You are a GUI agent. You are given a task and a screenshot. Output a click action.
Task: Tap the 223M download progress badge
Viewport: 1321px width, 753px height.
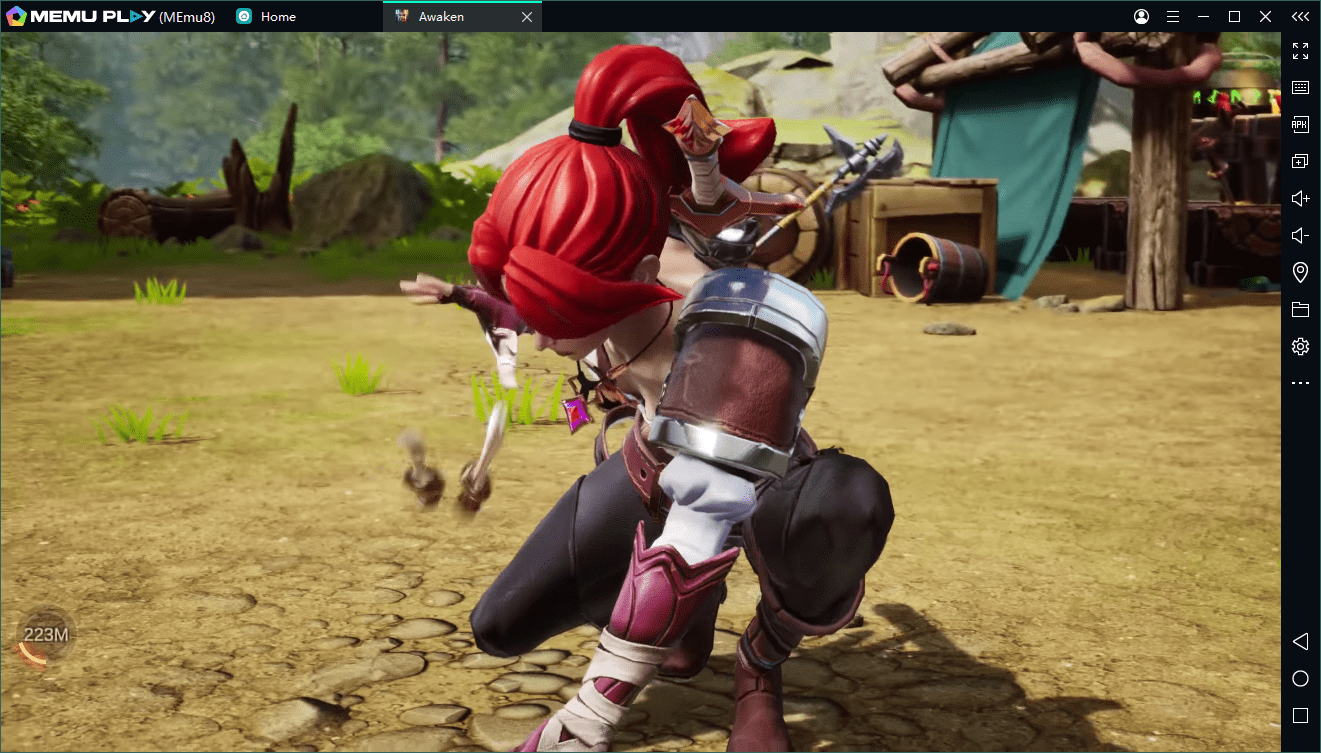pyautogui.click(x=45, y=635)
